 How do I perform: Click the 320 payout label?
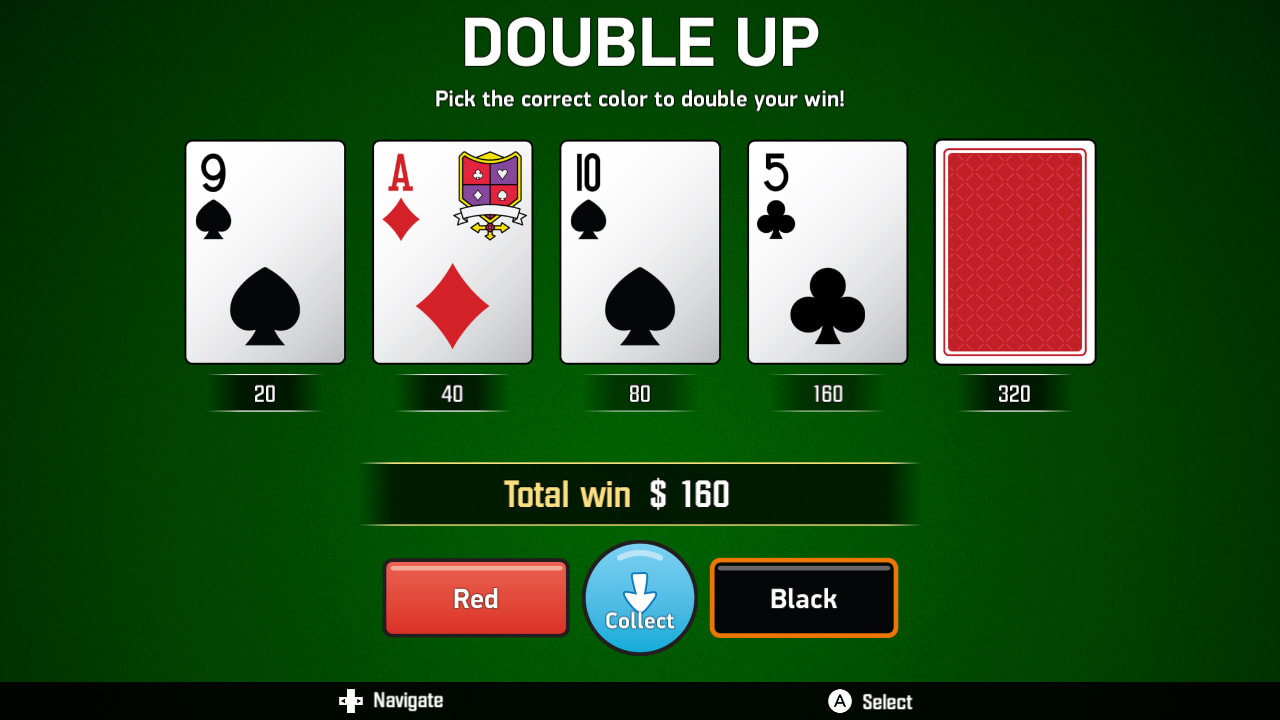(x=1015, y=393)
